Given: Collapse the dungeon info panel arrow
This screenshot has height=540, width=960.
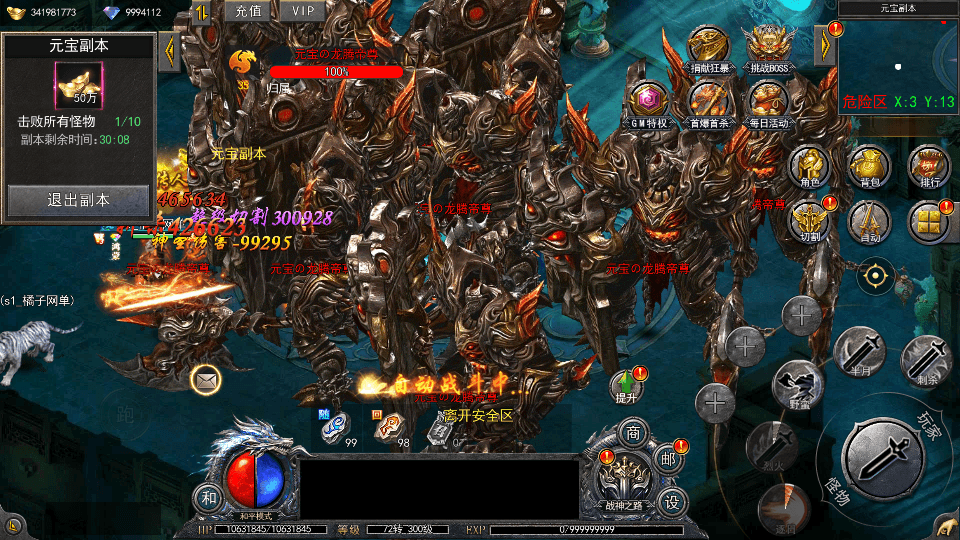Looking at the screenshot, I should click(x=169, y=50).
